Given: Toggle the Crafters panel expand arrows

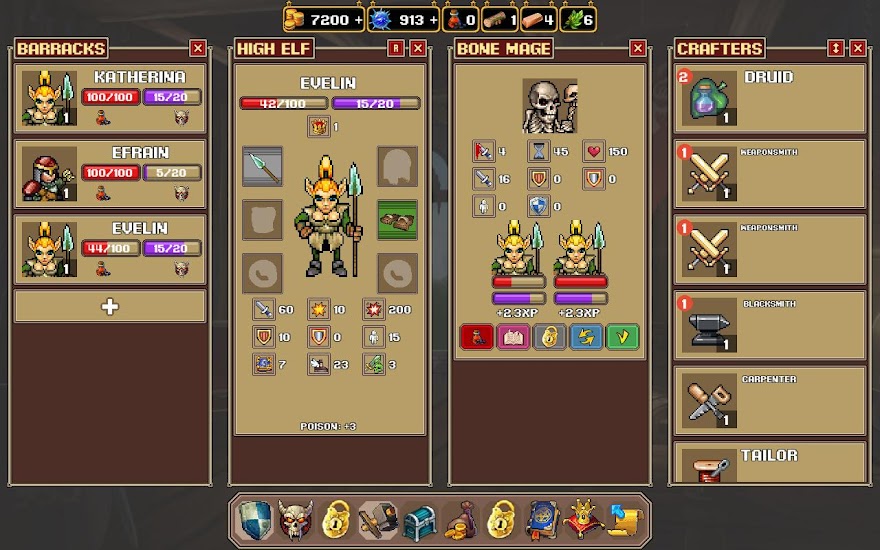Looking at the screenshot, I should (836, 48).
